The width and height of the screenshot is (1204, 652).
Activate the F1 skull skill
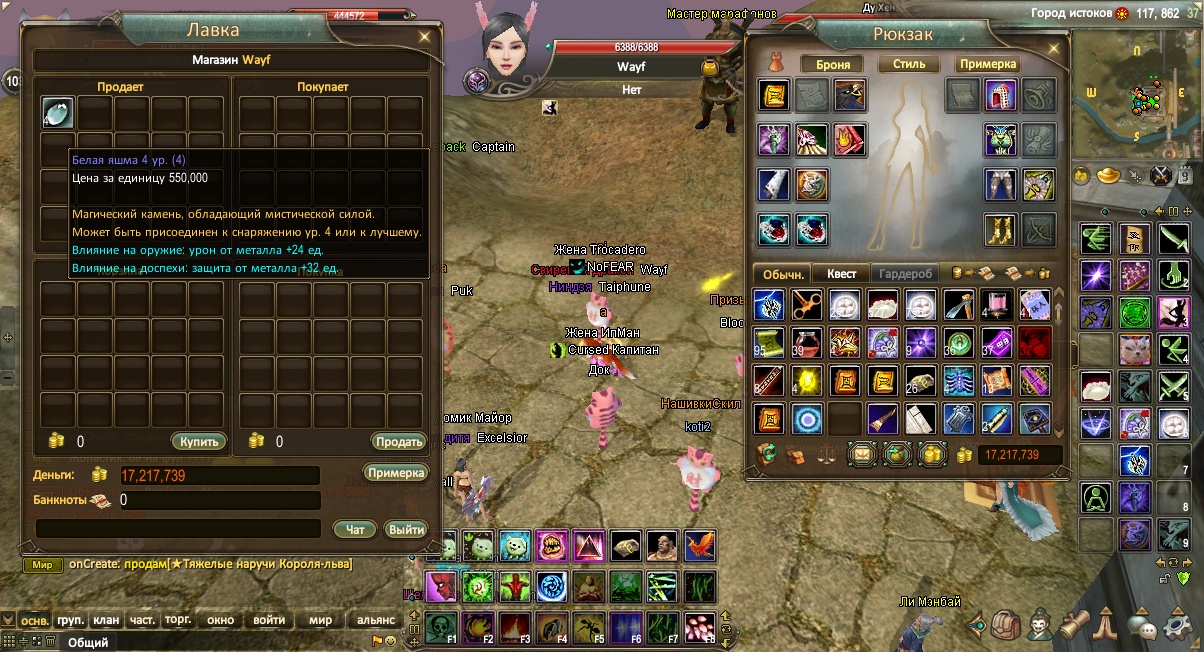tap(442, 626)
